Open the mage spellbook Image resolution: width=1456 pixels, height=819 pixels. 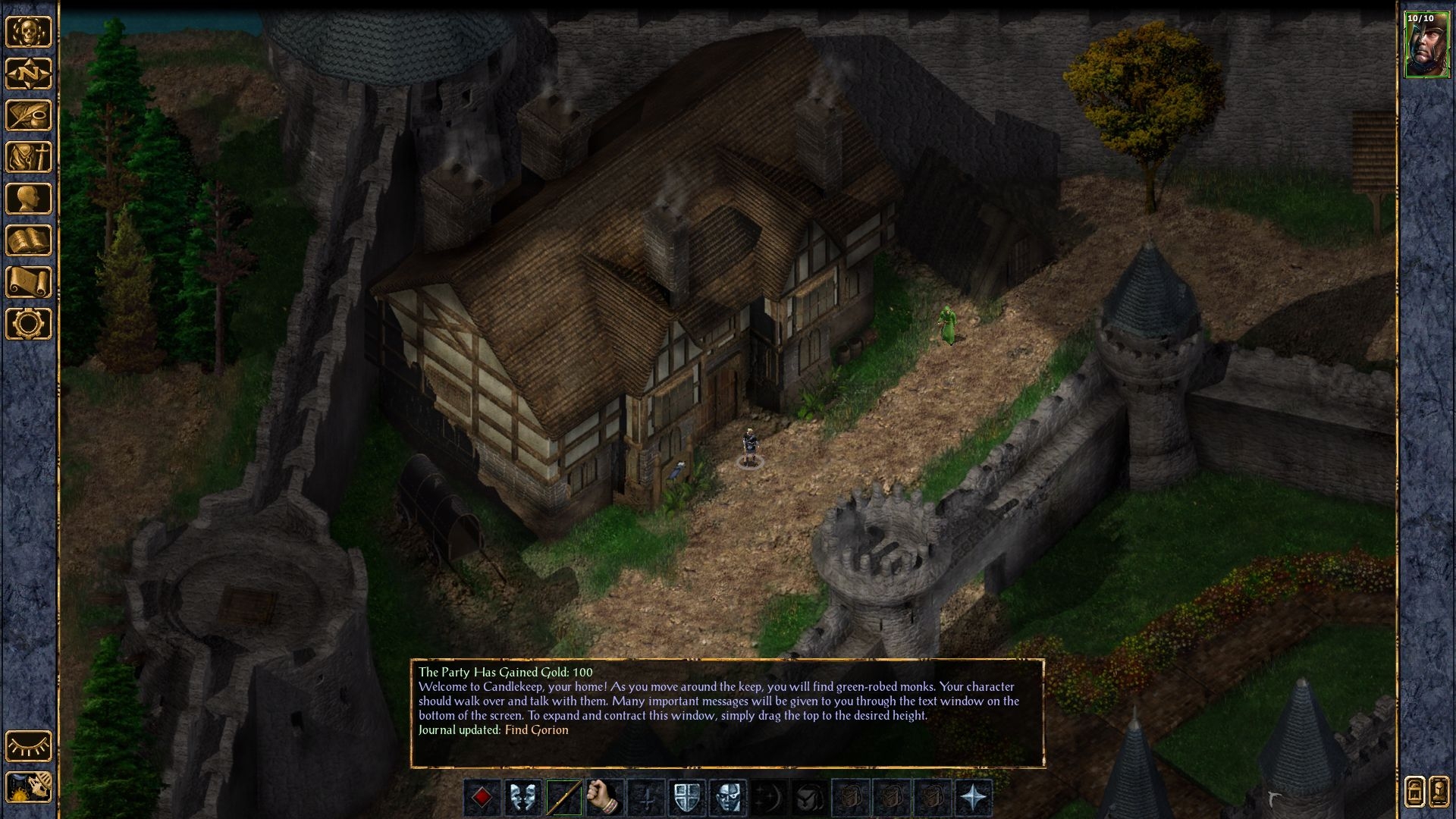(x=29, y=240)
